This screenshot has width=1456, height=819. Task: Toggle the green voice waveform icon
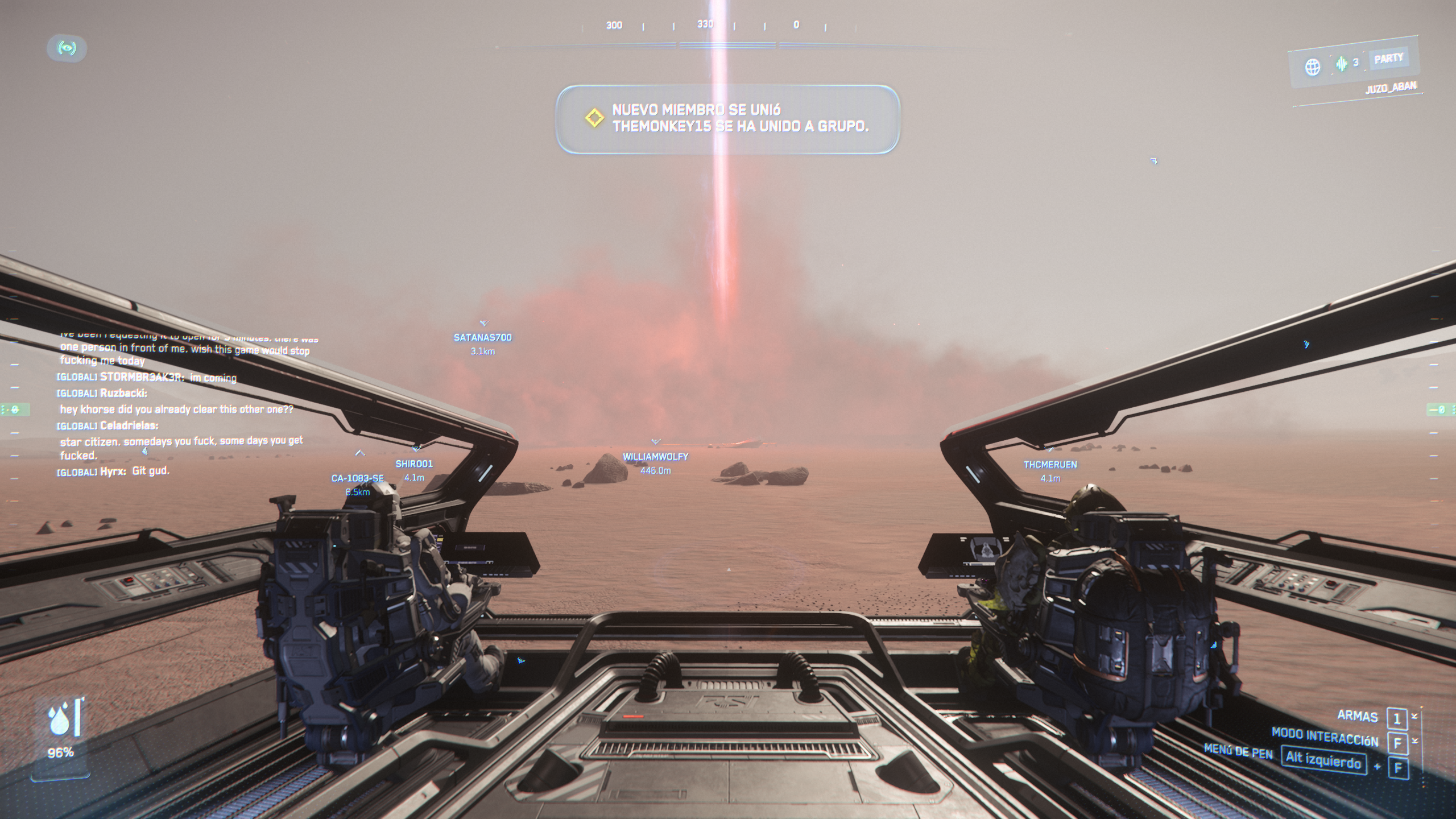(x=1342, y=64)
